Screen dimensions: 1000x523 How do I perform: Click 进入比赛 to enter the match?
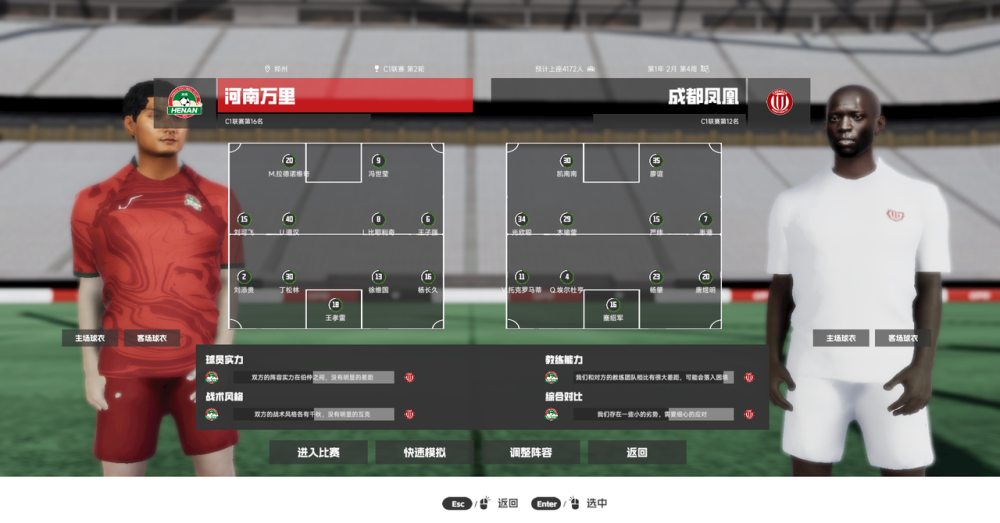318,452
